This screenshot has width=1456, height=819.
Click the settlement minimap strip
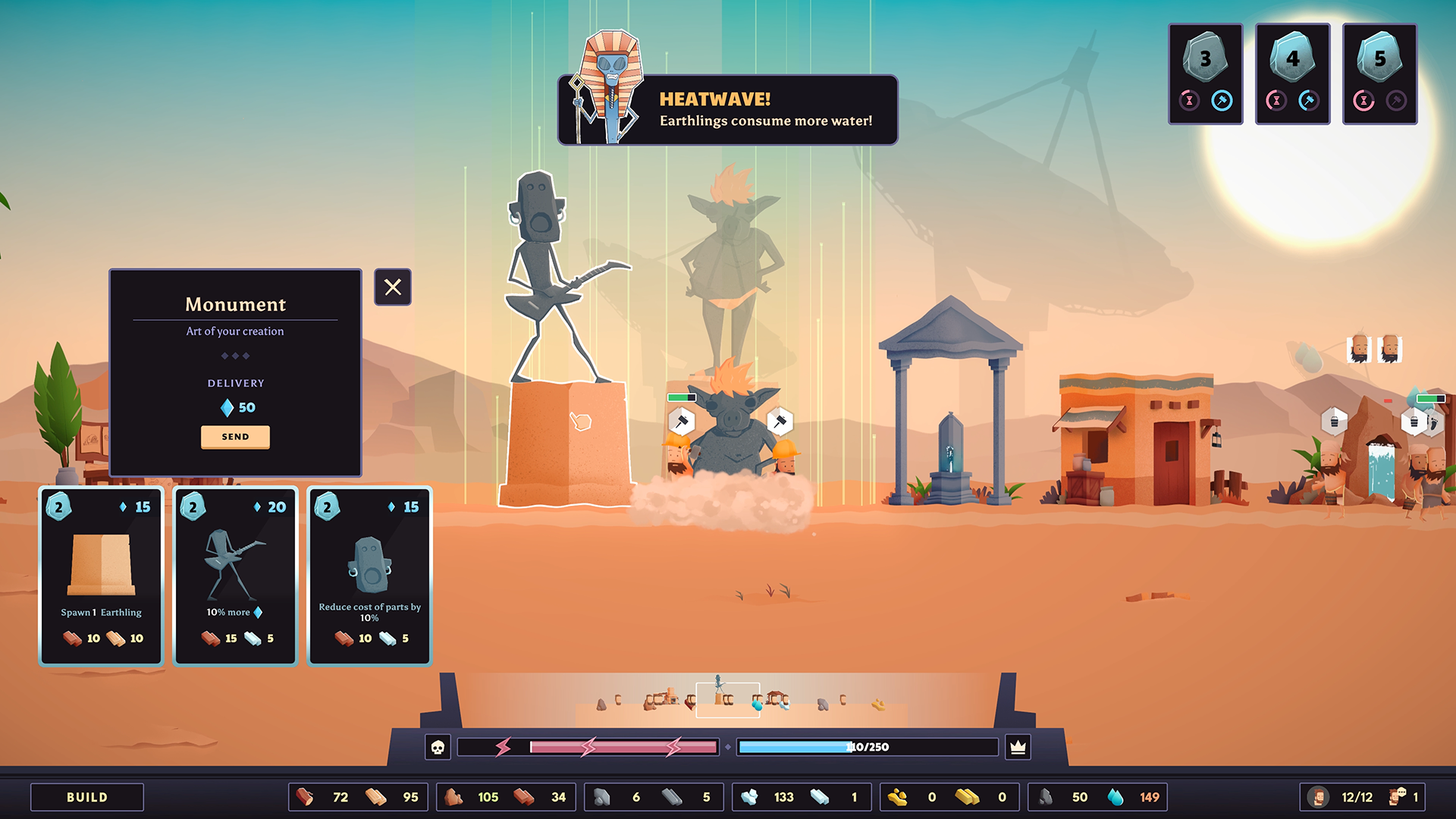point(728,701)
